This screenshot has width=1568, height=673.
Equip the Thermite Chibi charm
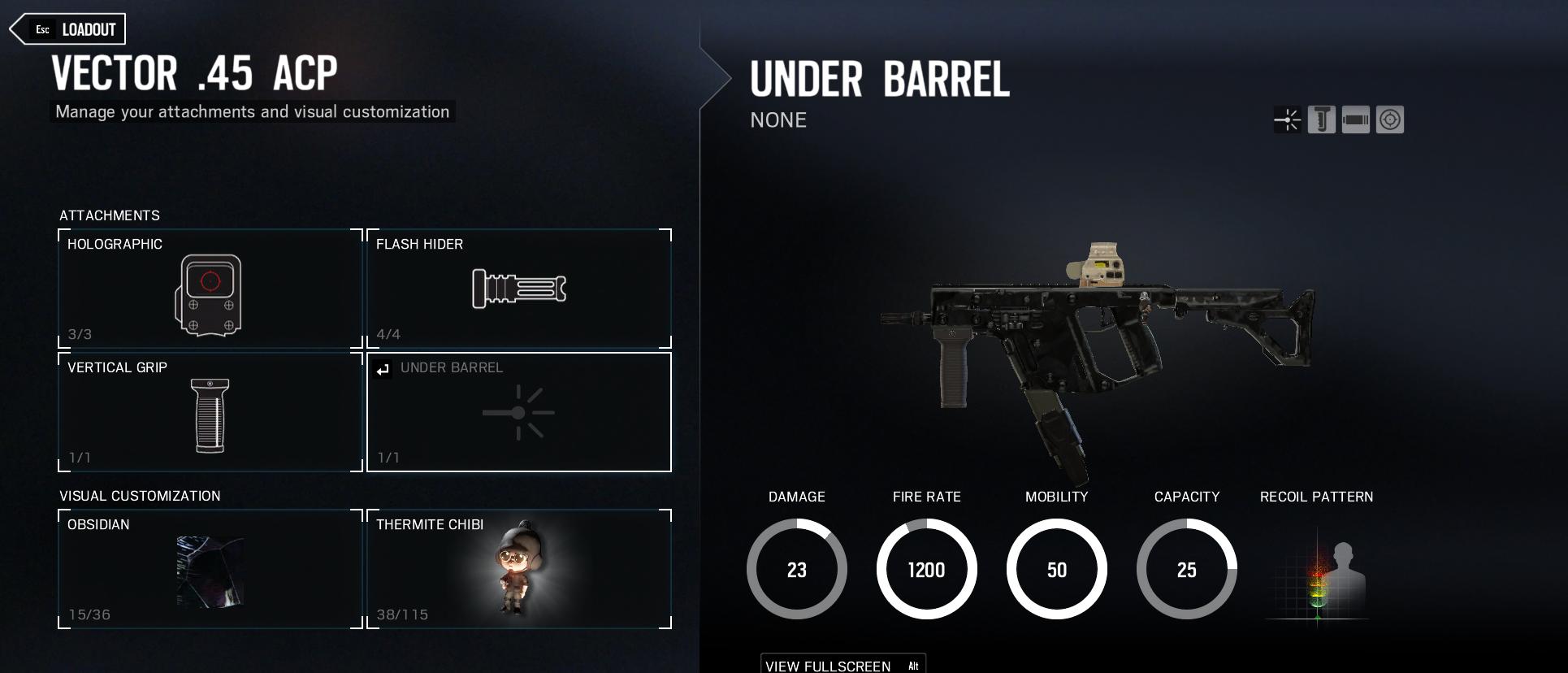pyautogui.click(x=518, y=569)
